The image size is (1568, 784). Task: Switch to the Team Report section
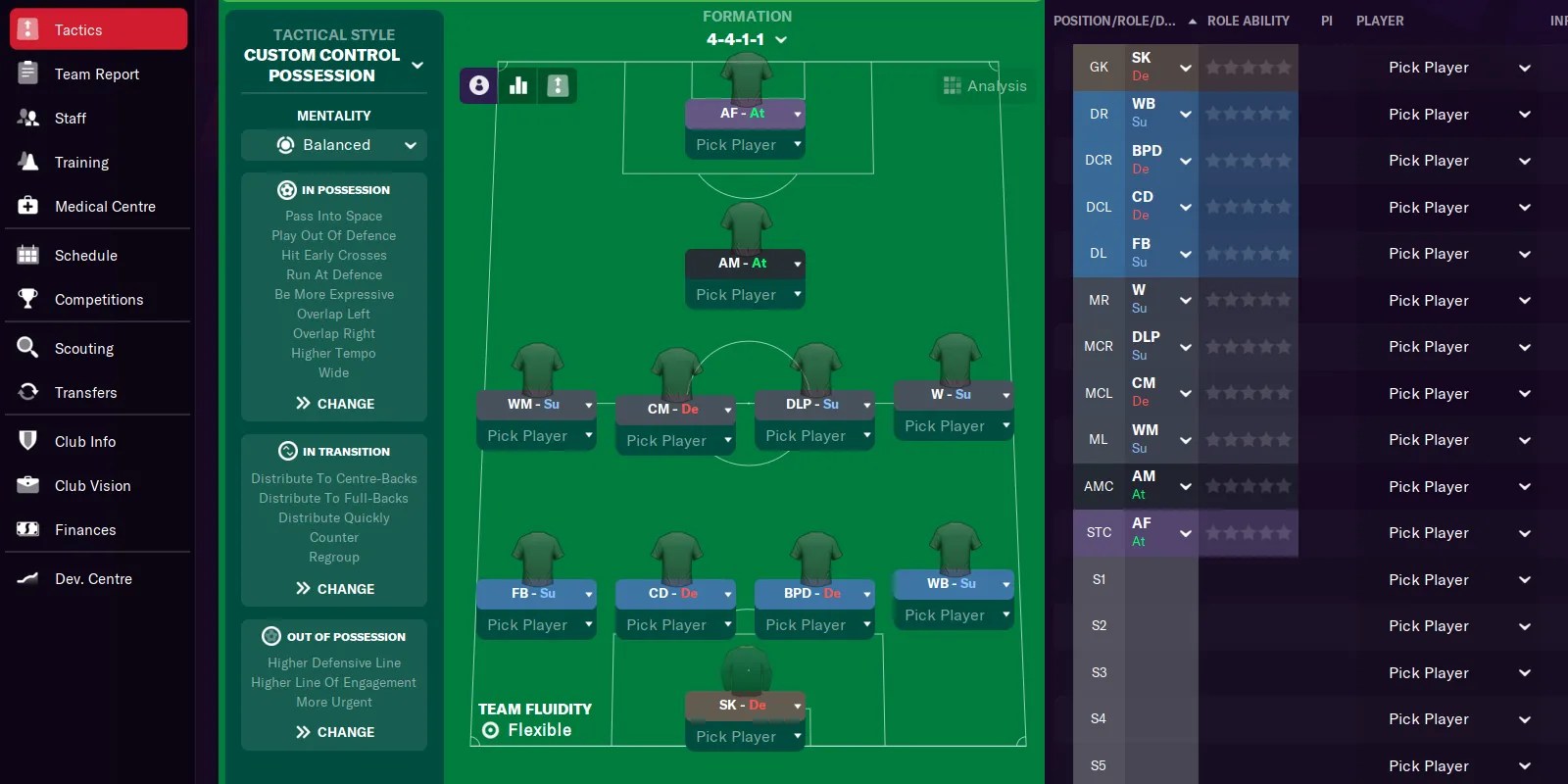(95, 73)
